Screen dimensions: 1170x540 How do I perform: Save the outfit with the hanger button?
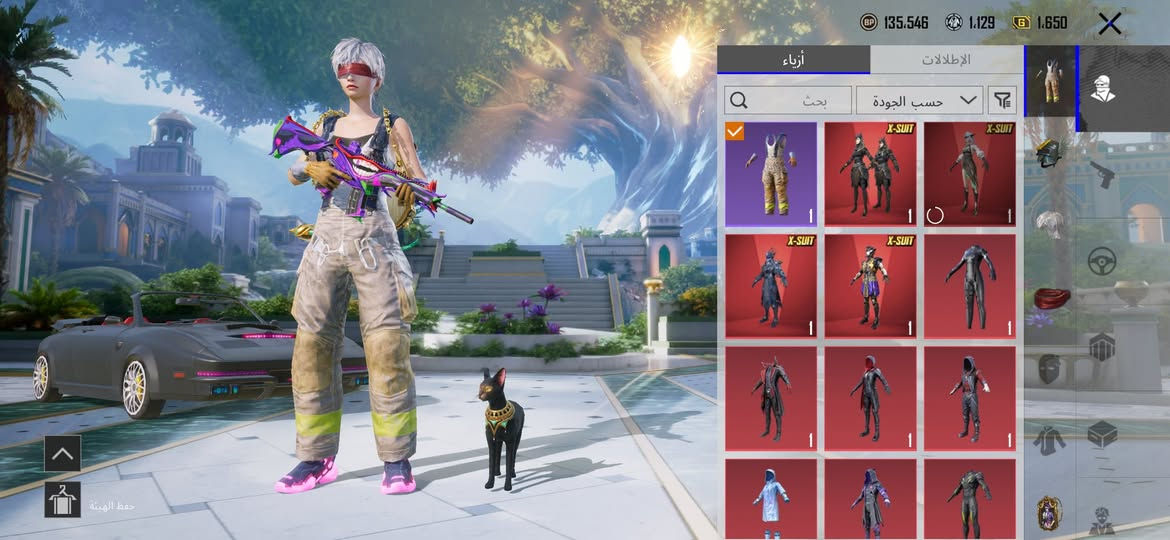[x=62, y=499]
